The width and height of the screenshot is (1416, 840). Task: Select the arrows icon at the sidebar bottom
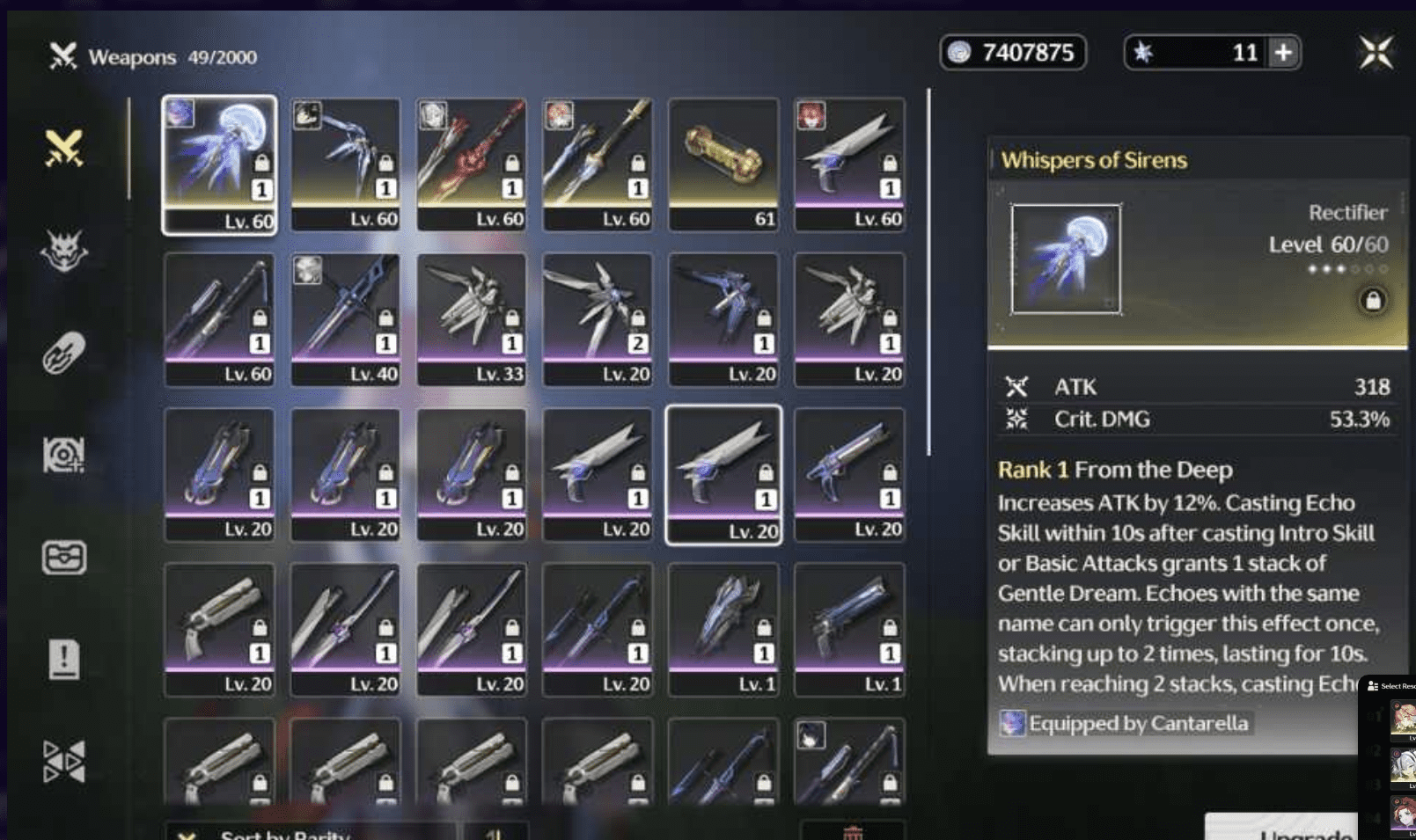tap(63, 758)
